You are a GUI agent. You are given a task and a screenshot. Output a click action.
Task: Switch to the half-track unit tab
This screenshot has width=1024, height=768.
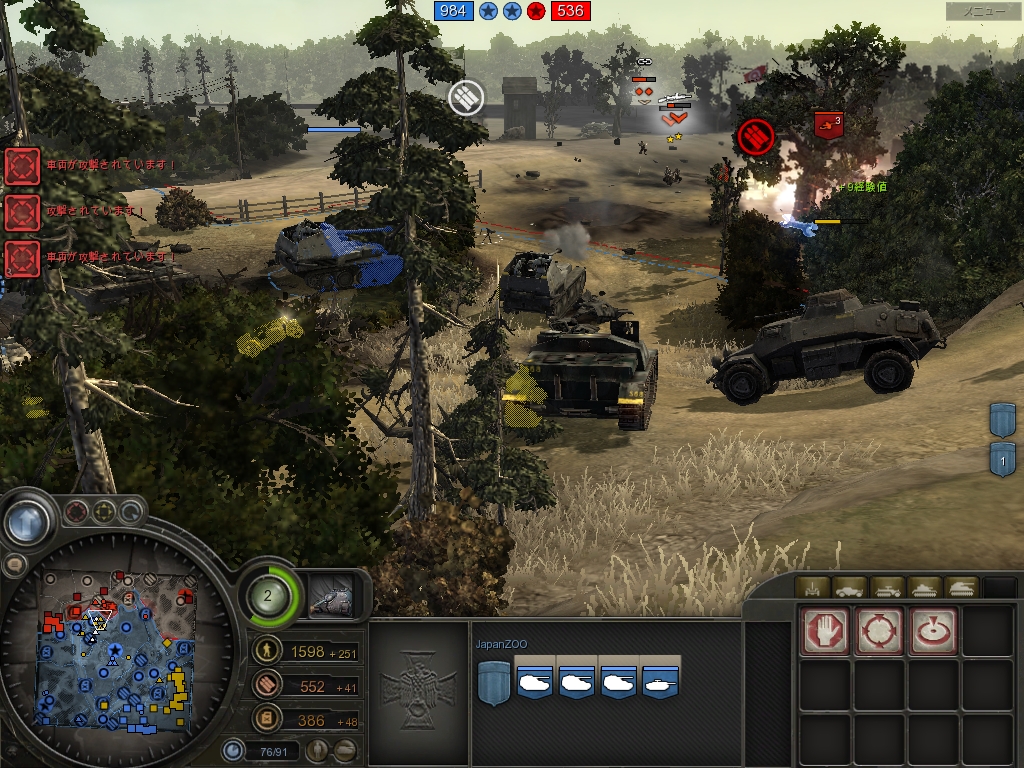[x=886, y=588]
